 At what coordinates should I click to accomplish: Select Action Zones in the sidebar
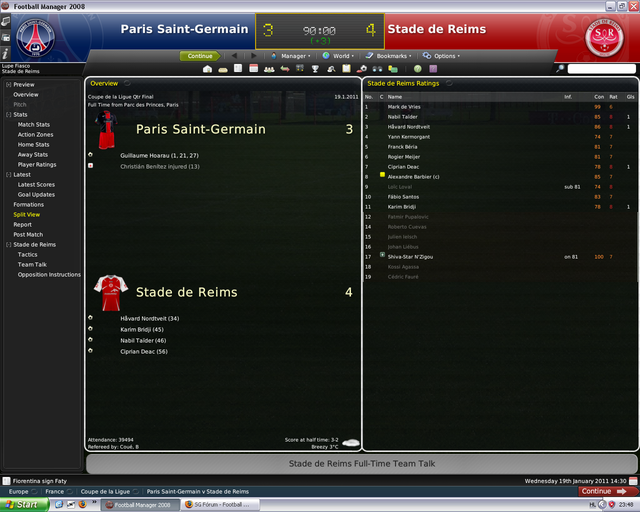tap(35, 135)
